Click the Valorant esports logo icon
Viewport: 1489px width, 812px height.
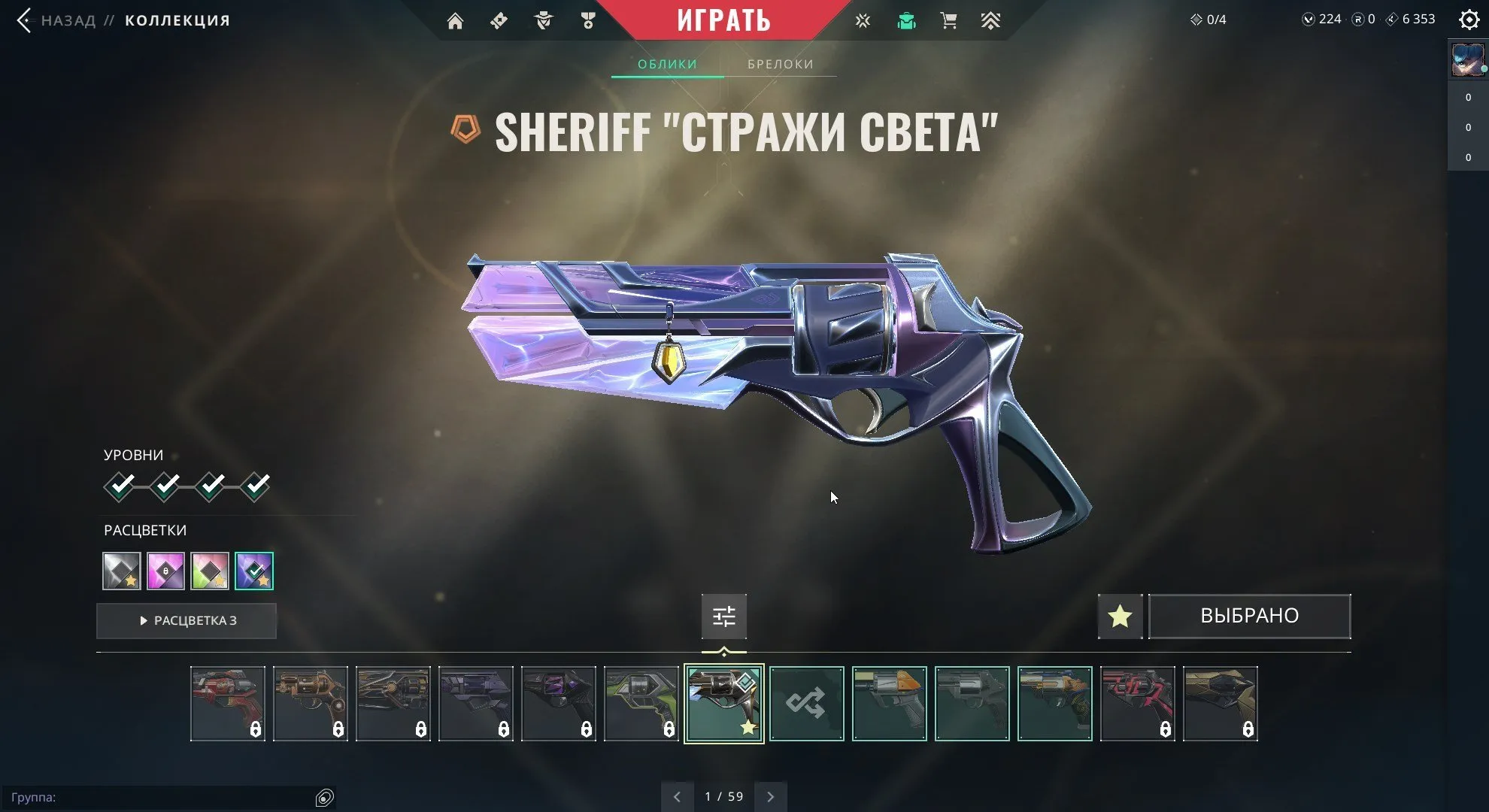862,20
